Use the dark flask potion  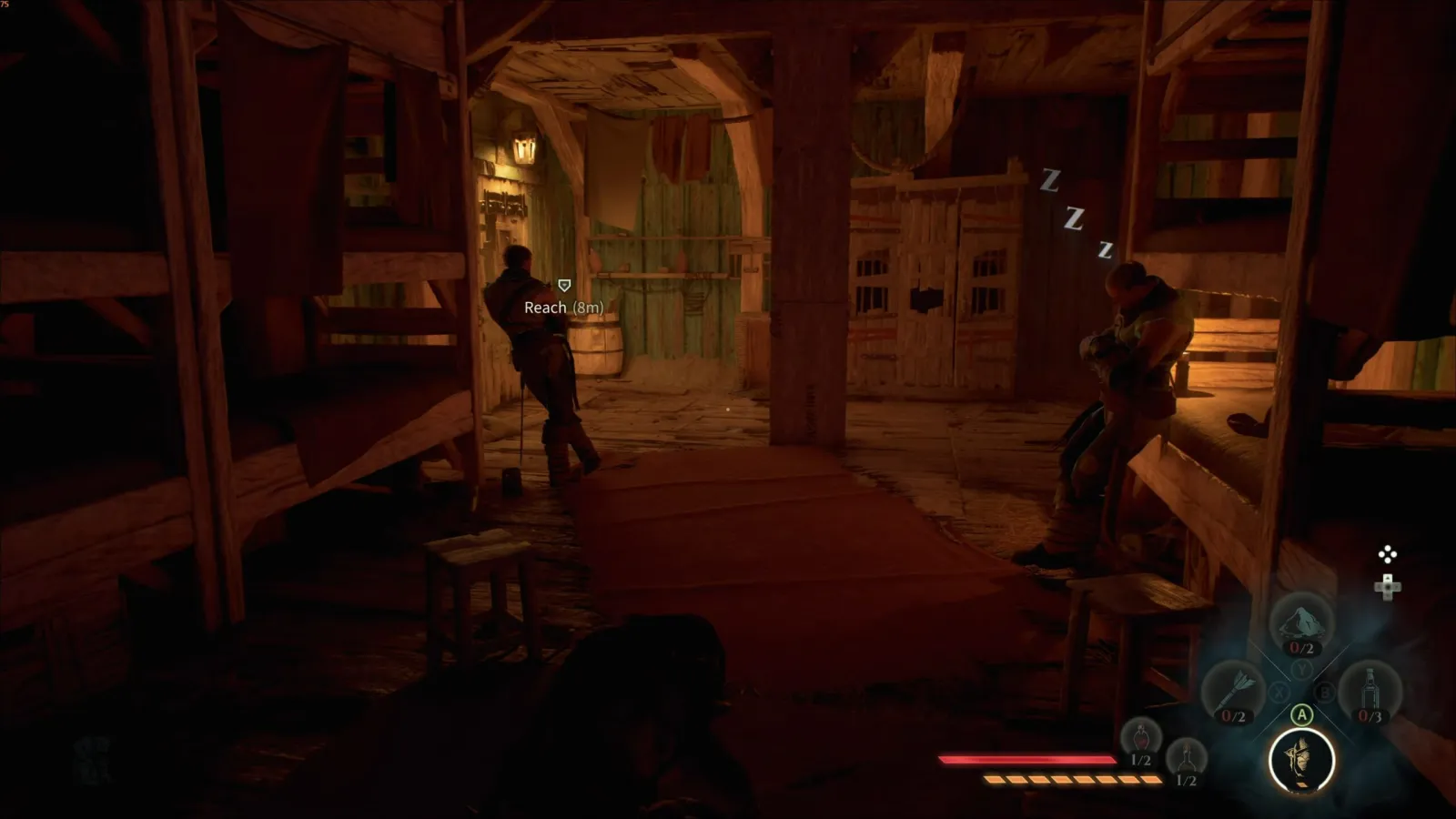click(1186, 761)
